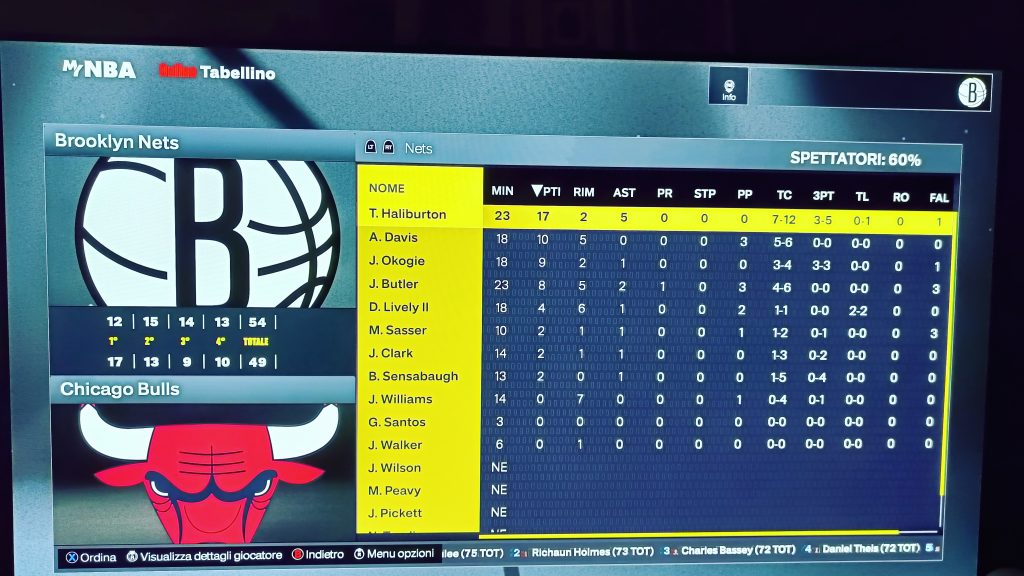This screenshot has height=576, width=1024.
Task: Open the Info button
Action: click(x=729, y=89)
